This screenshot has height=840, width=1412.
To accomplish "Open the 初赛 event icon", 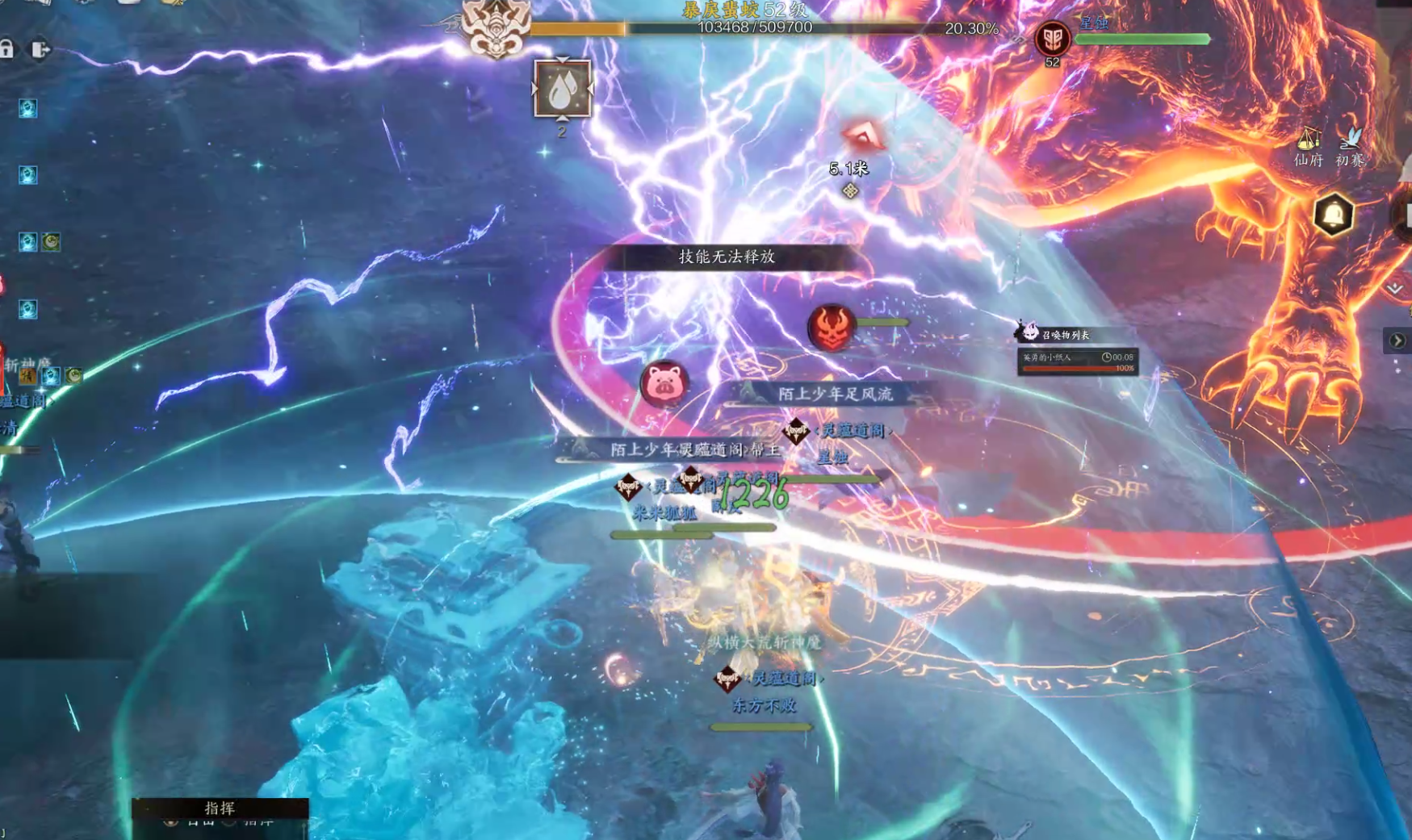I will (1350, 147).
